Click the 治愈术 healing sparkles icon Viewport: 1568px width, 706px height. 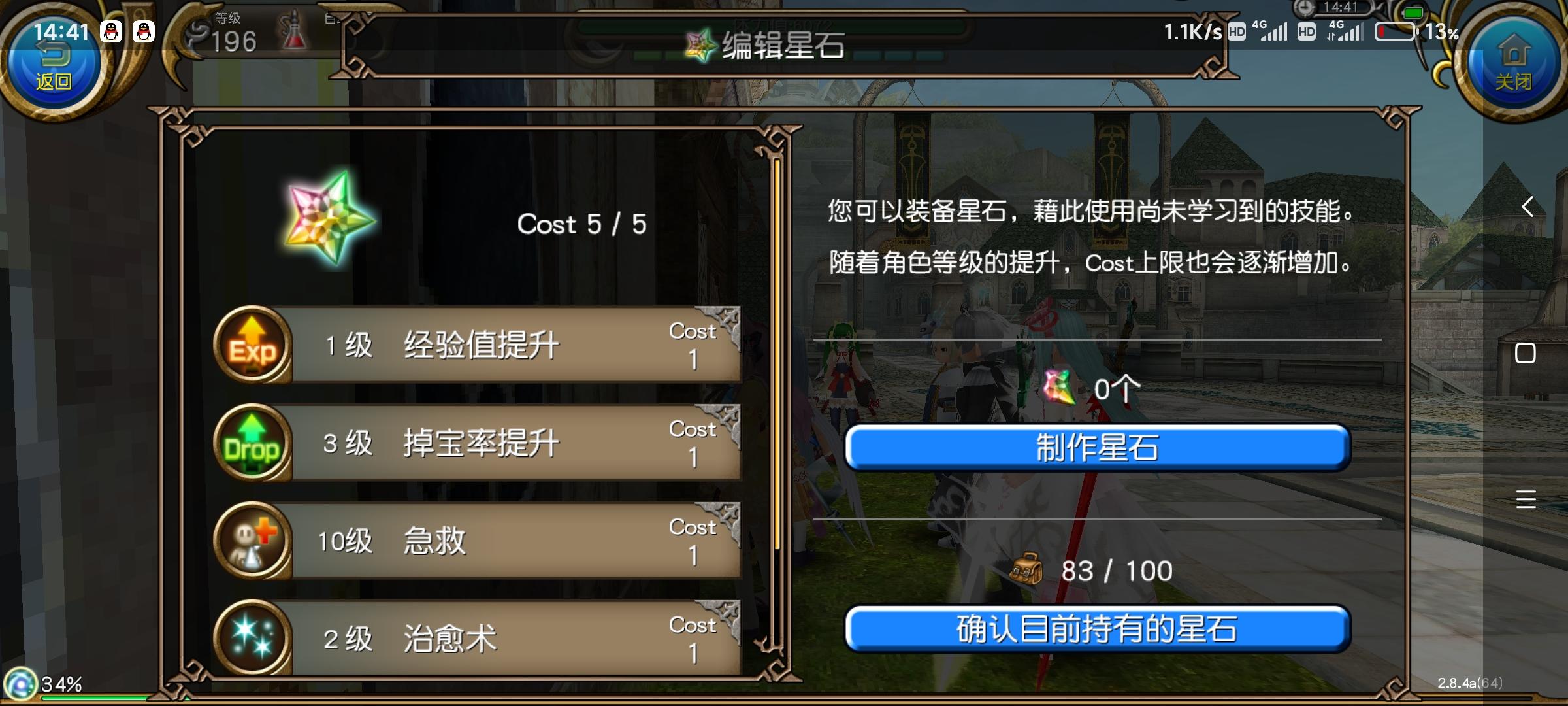[255, 637]
